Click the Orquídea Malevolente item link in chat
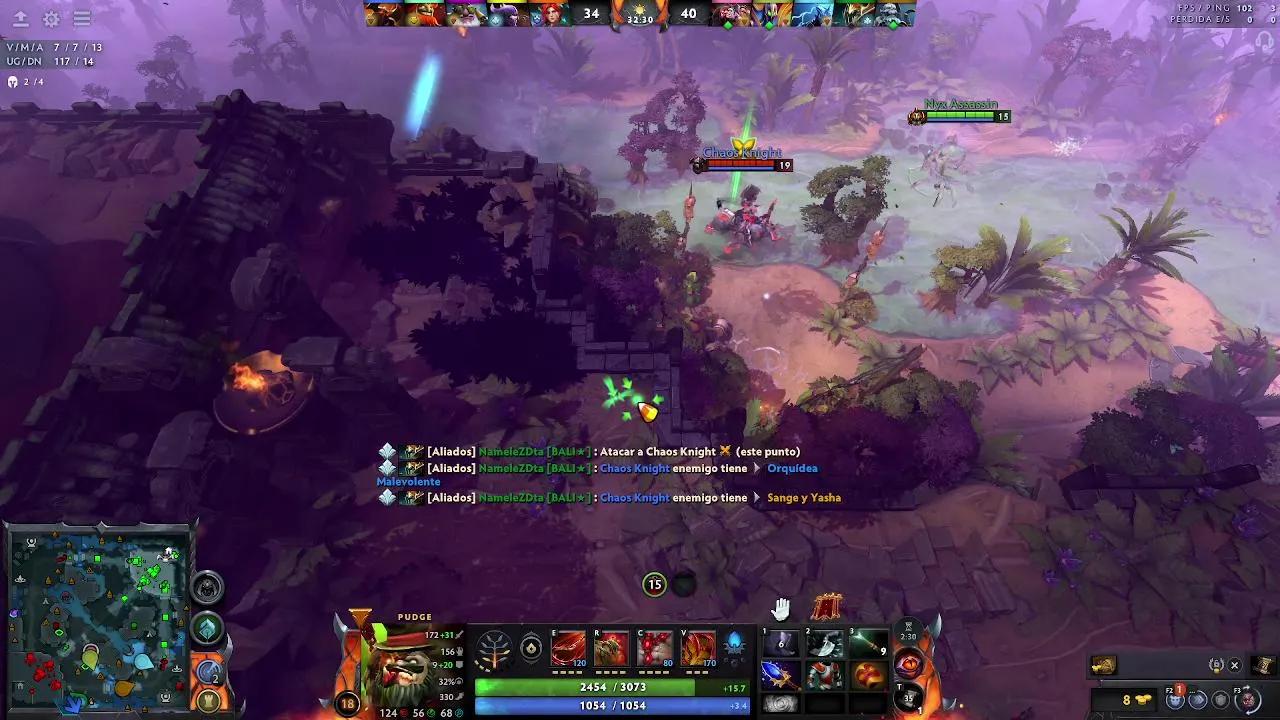This screenshot has height=720, width=1280. [790, 468]
